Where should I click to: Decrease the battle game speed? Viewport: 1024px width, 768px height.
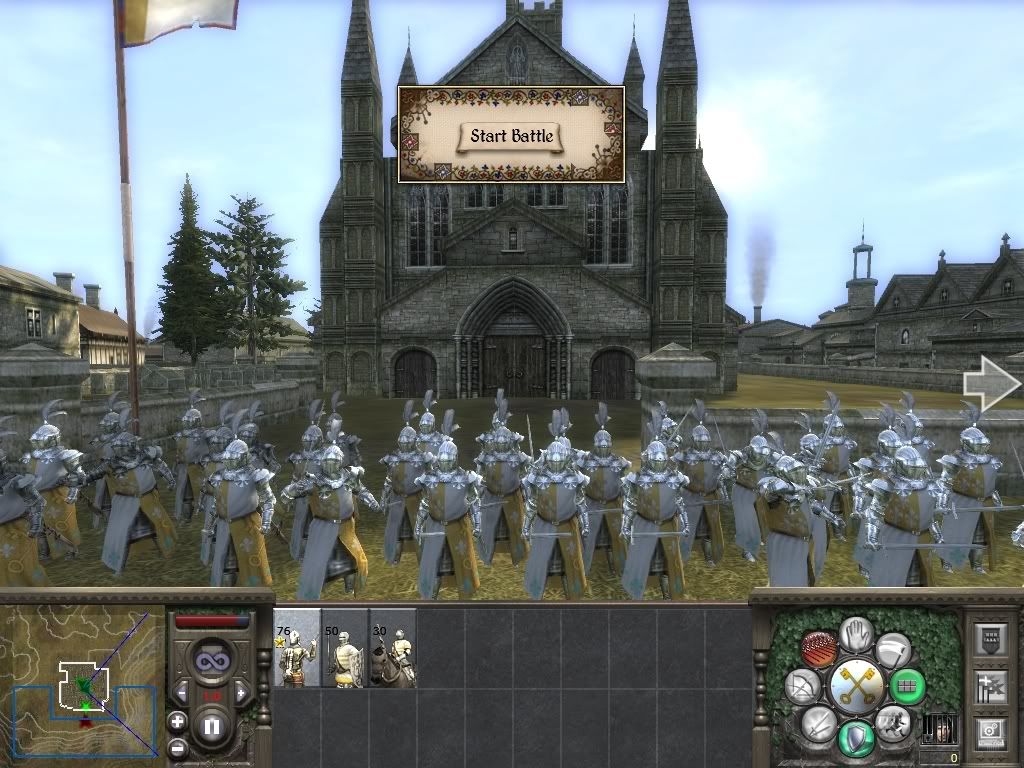click(x=182, y=693)
